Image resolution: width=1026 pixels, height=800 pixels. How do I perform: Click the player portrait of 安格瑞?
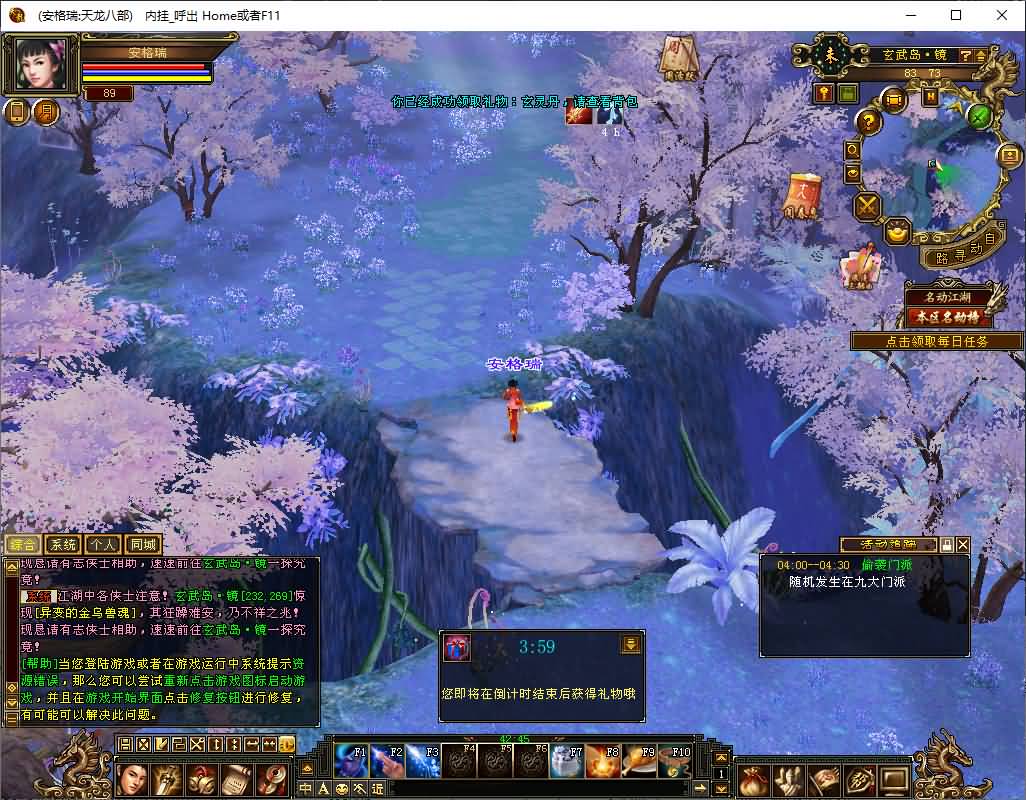[42, 65]
